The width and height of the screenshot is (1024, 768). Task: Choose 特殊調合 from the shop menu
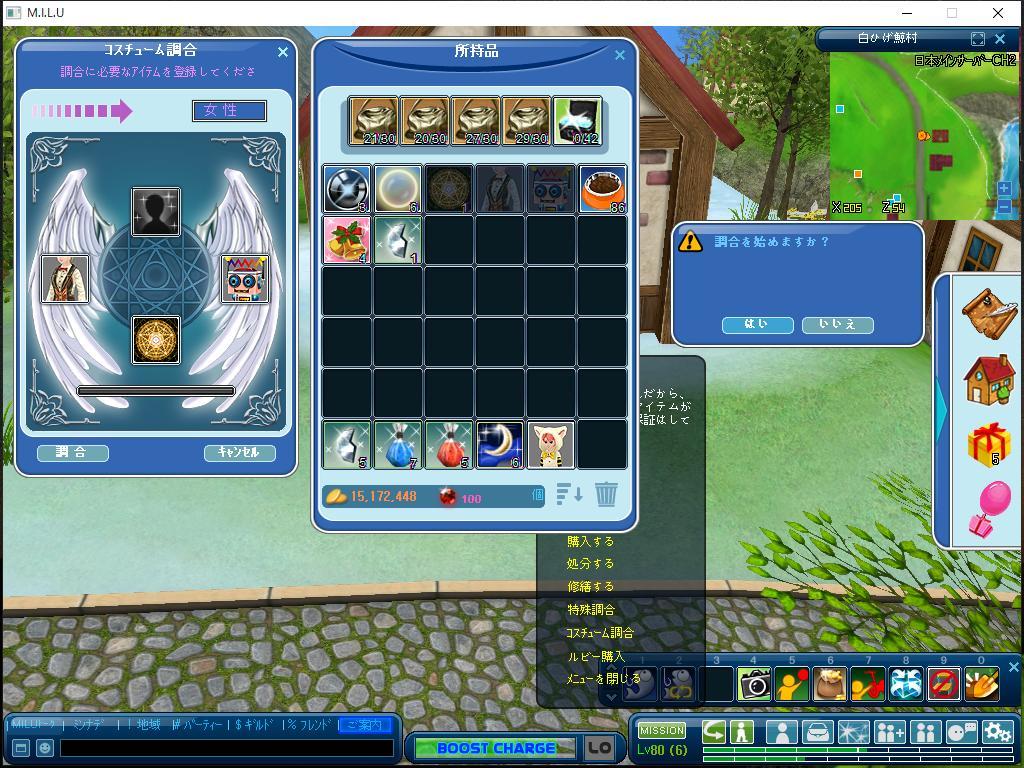(590, 610)
